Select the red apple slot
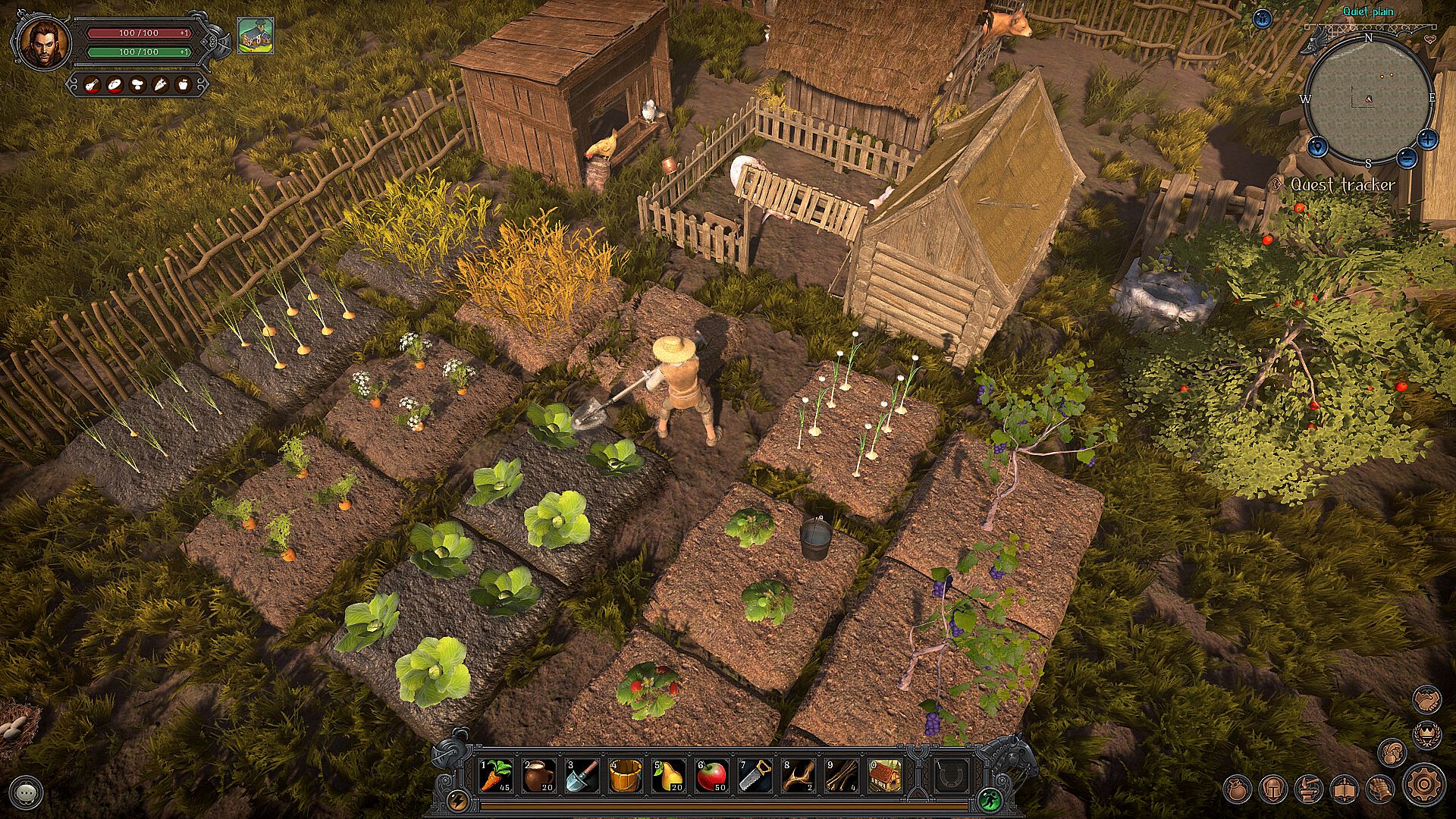This screenshot has height=819, width=1456. coord(712,777)
